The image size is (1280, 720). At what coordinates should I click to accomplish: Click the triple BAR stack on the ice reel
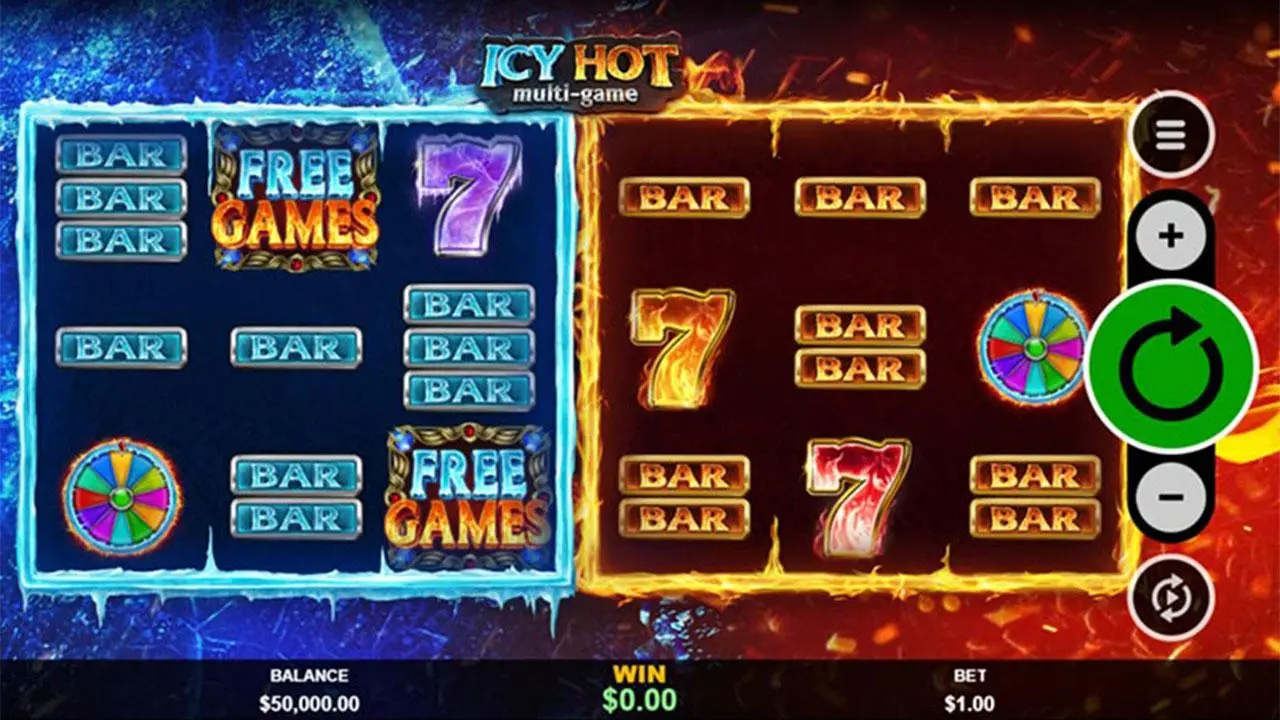click(122, 197)
